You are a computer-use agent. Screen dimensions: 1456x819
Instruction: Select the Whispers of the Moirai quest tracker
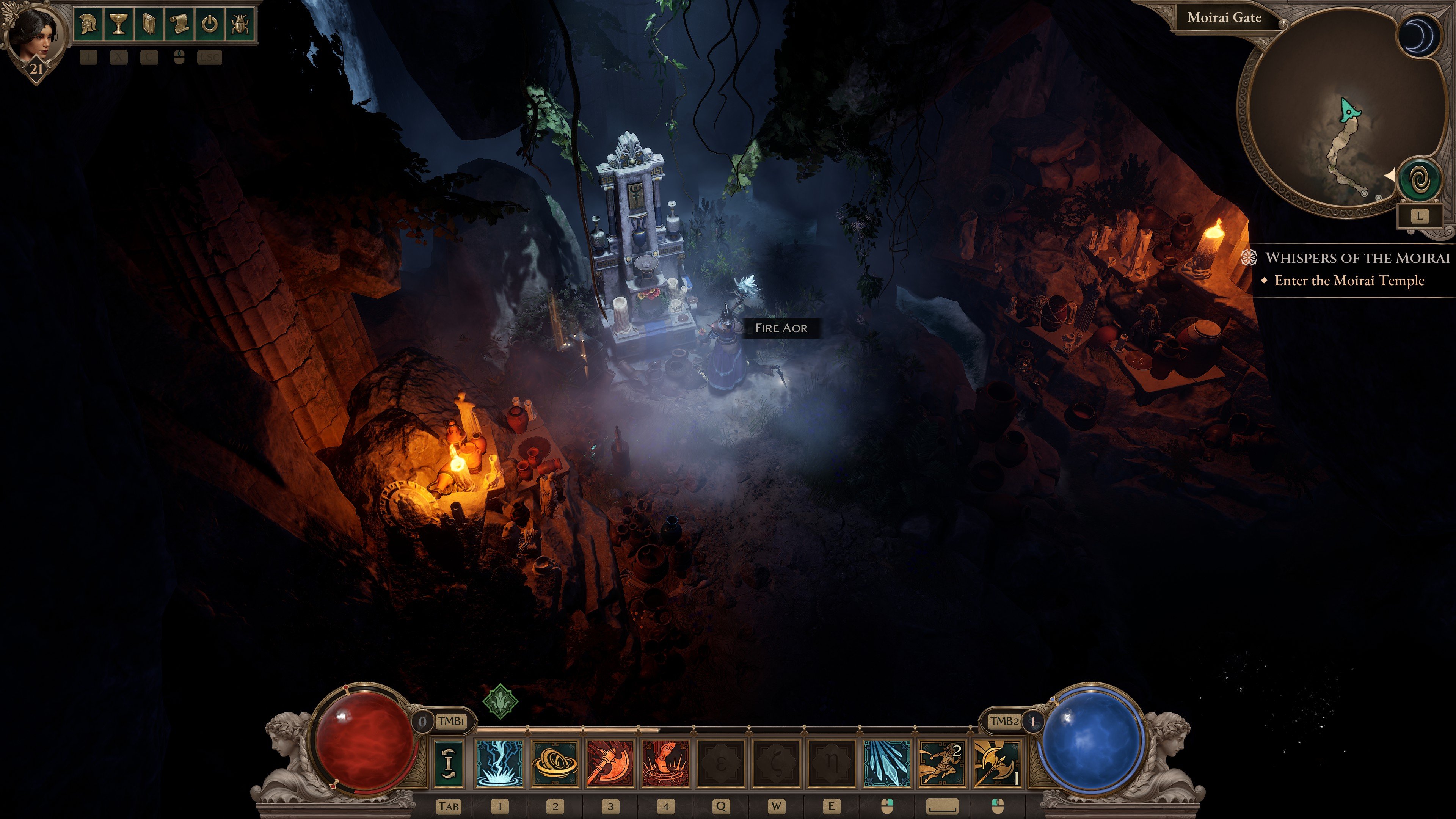click(x=1357, y=258)
